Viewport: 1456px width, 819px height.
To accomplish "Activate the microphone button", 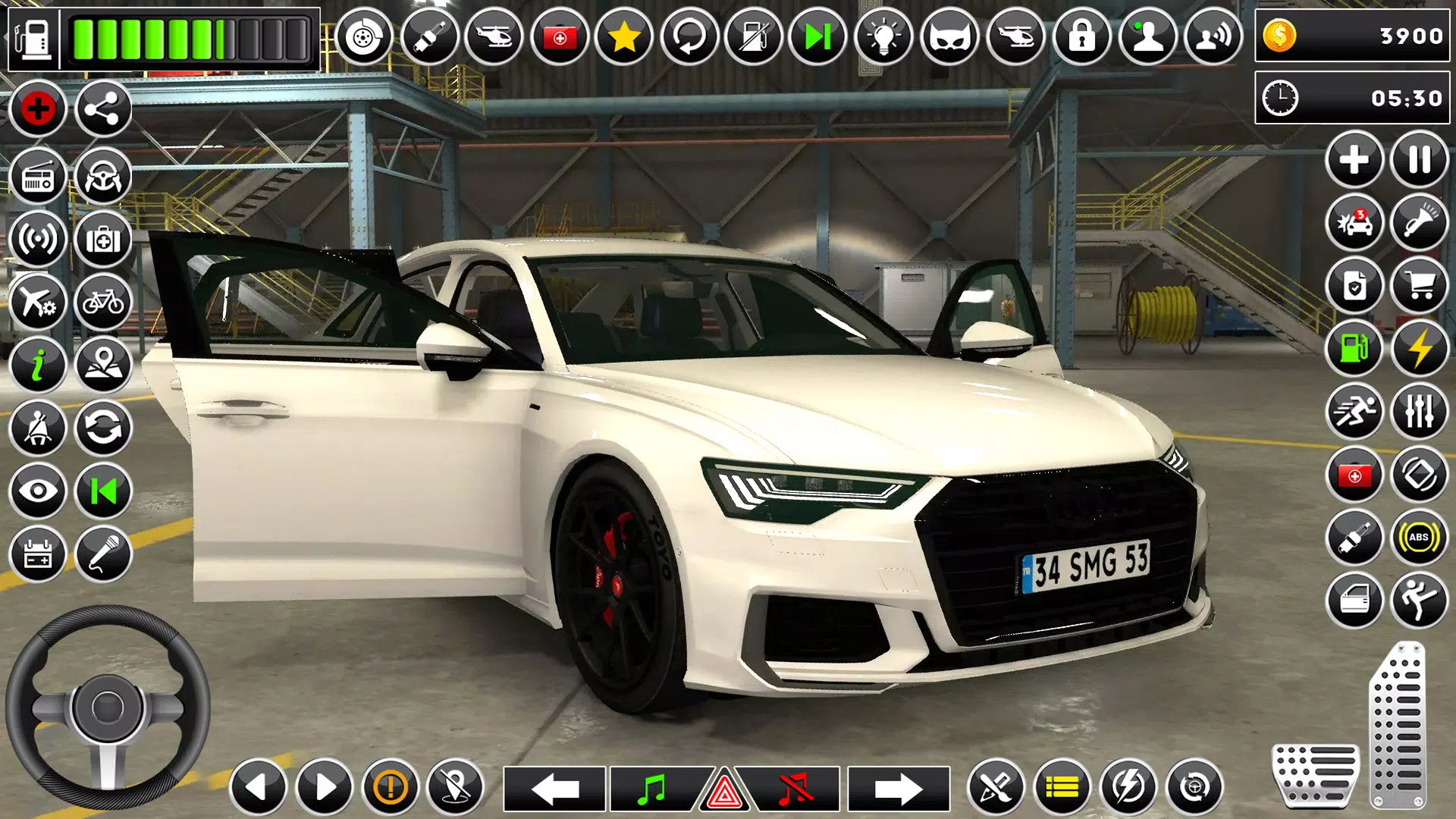I will (103, 554).
